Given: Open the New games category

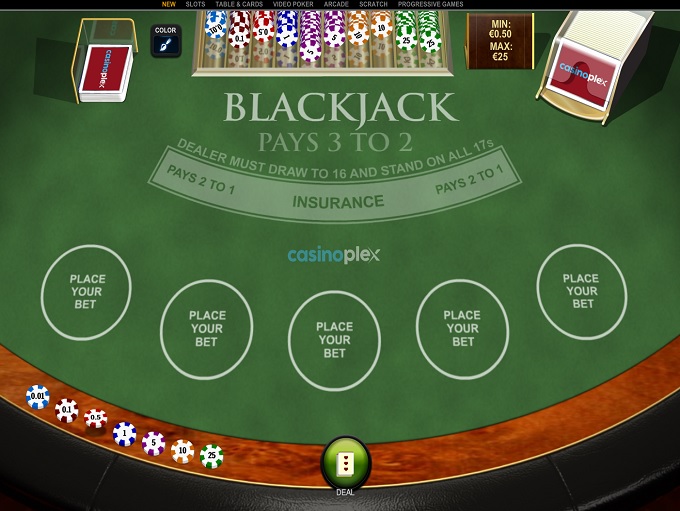Looking at the screenshot, I should (168, 4).
